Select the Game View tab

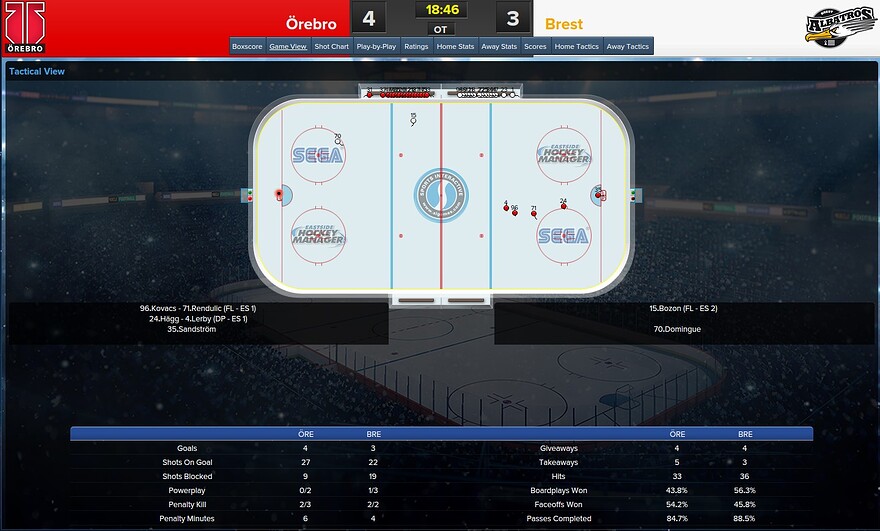(x=288, y=47)
